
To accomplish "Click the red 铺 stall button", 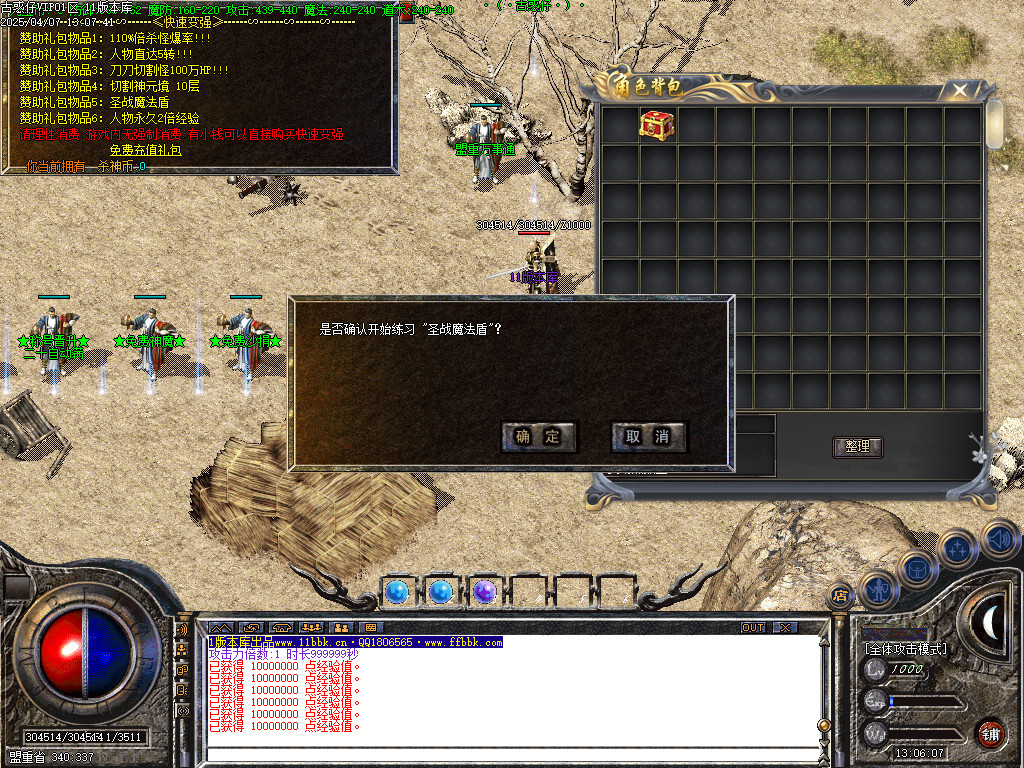I will (990, 733).
